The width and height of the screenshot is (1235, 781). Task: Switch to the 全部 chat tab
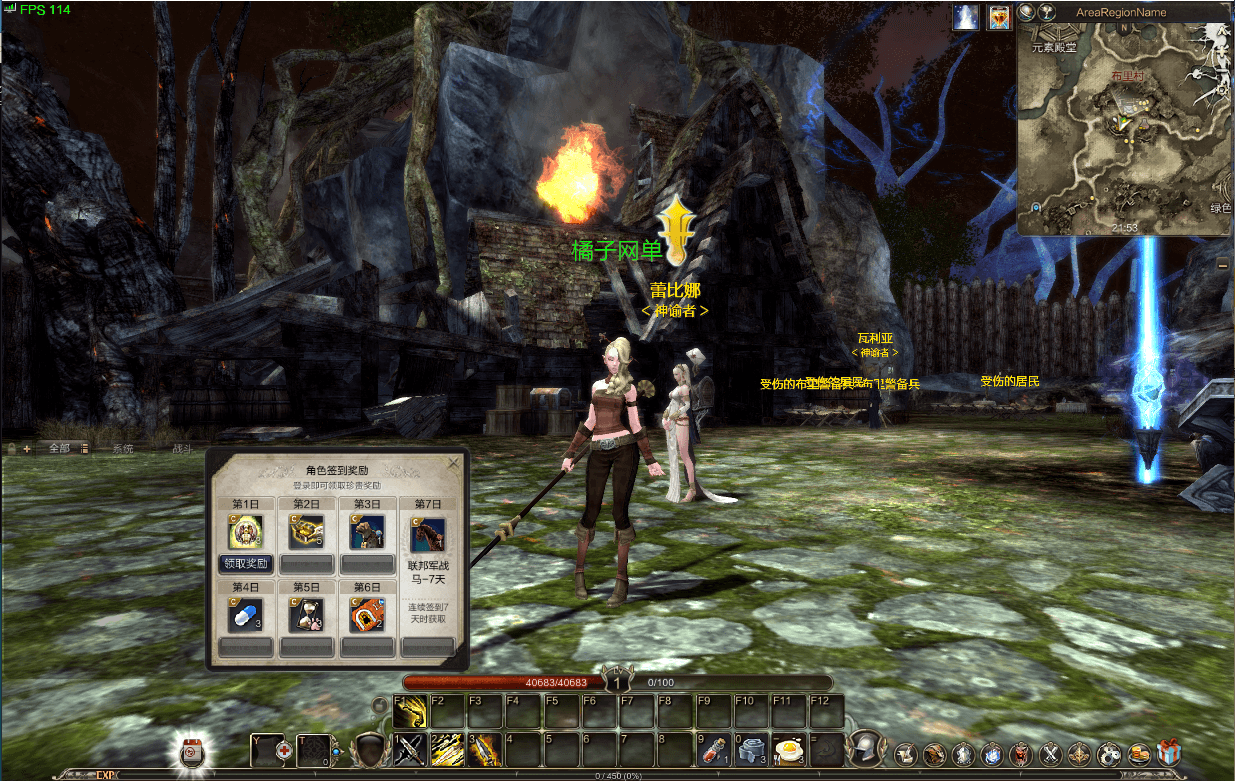pos(59,448)
